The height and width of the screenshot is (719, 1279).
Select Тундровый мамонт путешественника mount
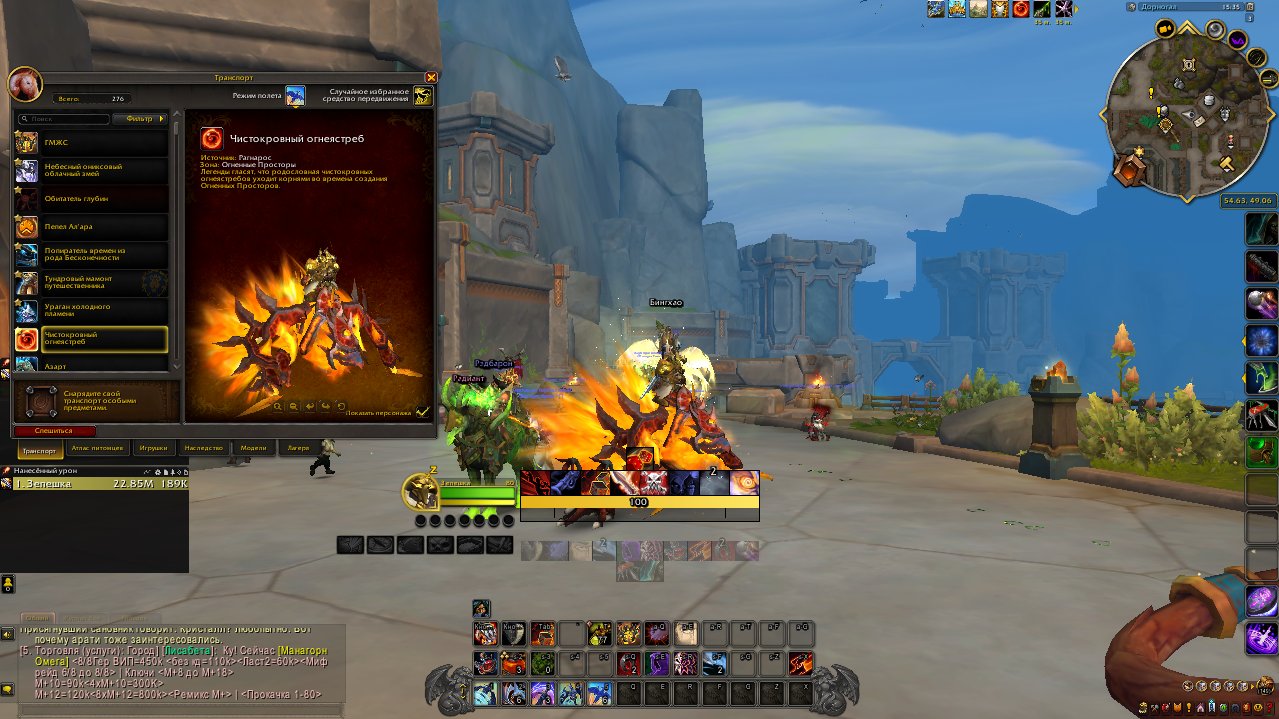[91, 283]
